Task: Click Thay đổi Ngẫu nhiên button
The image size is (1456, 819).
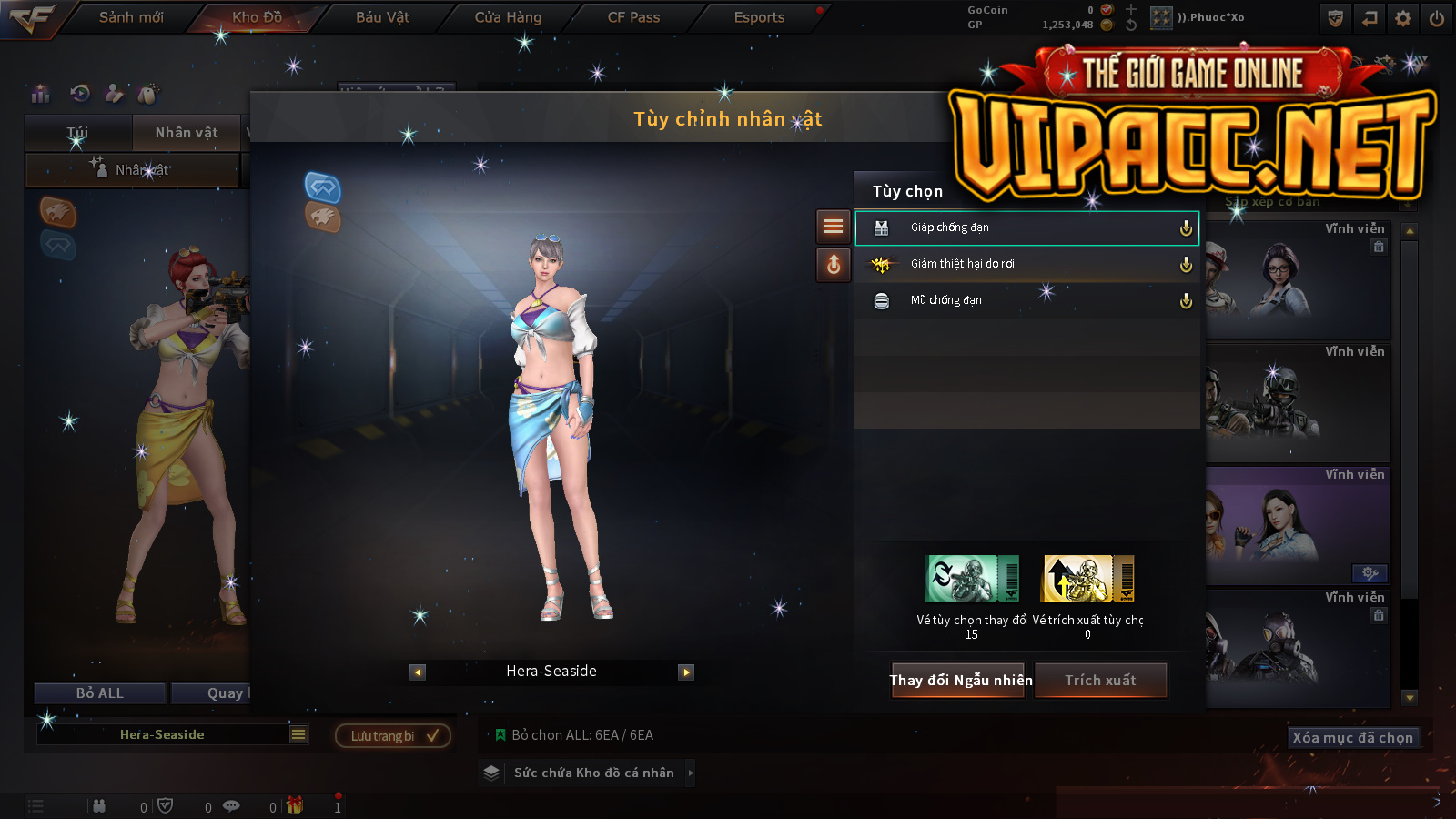Action: 960,680
